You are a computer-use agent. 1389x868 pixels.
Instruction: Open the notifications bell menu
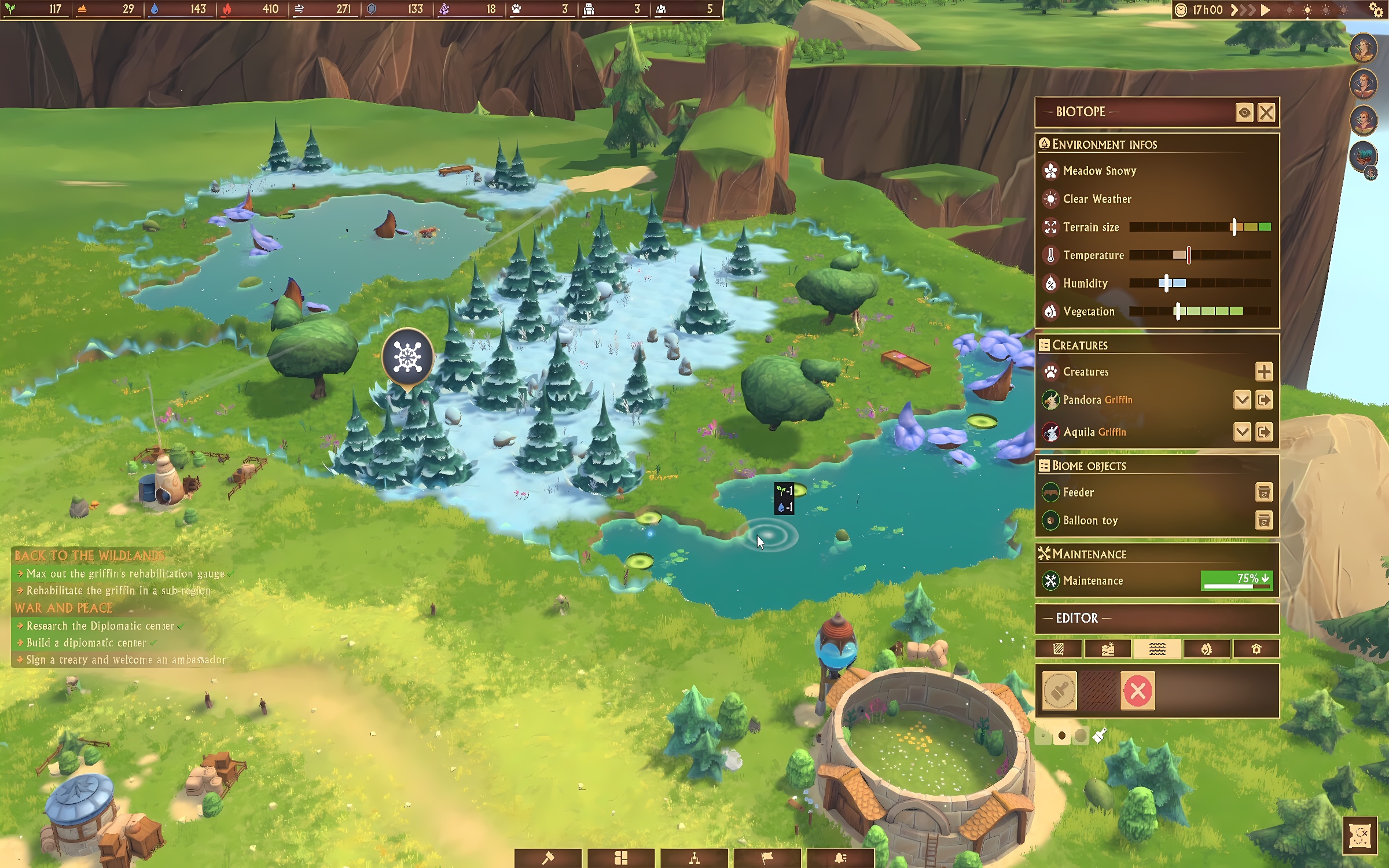click(x=840, y=858)
